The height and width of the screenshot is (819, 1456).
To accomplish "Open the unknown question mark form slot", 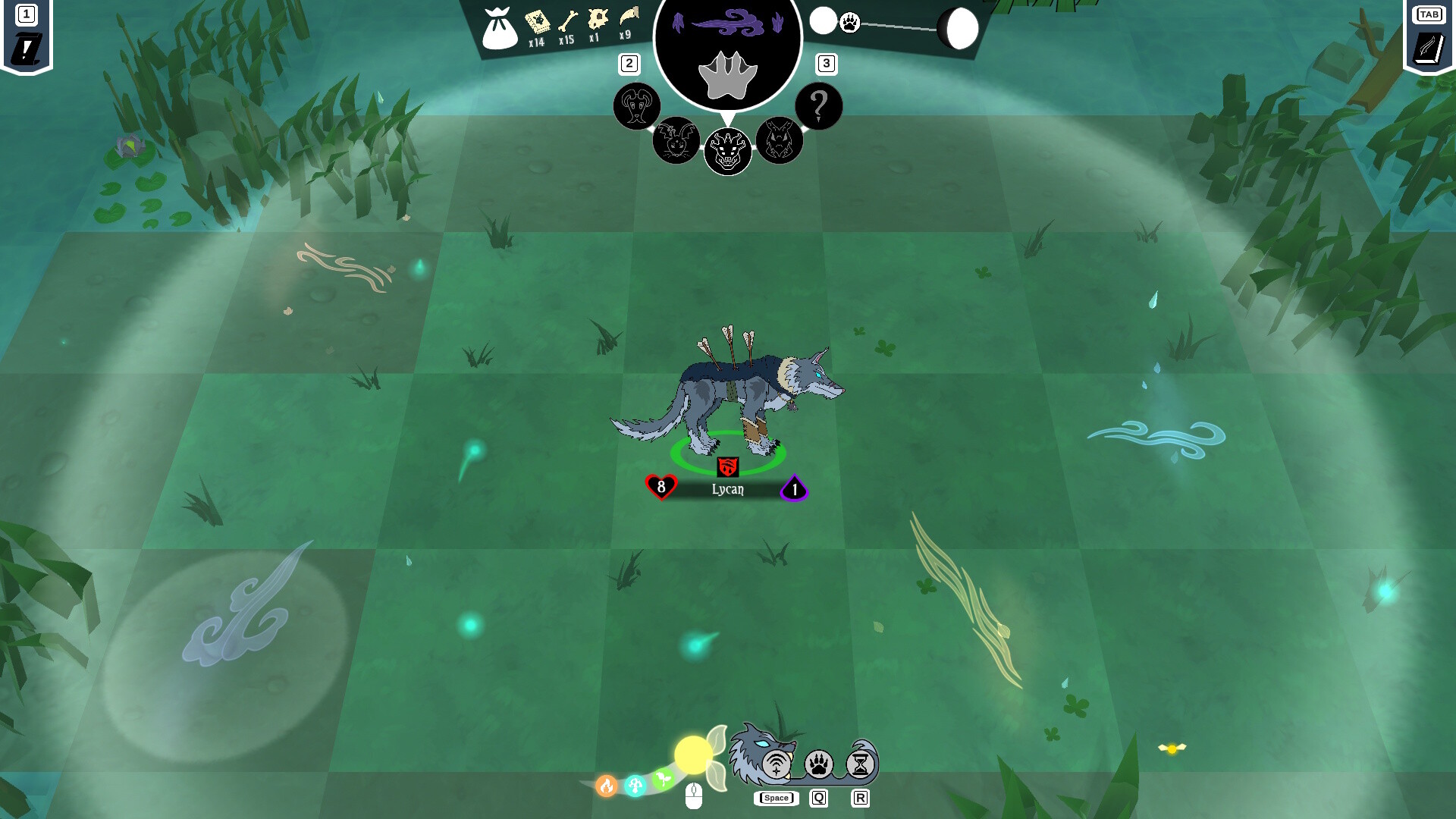I will click(x=817, y=106).
